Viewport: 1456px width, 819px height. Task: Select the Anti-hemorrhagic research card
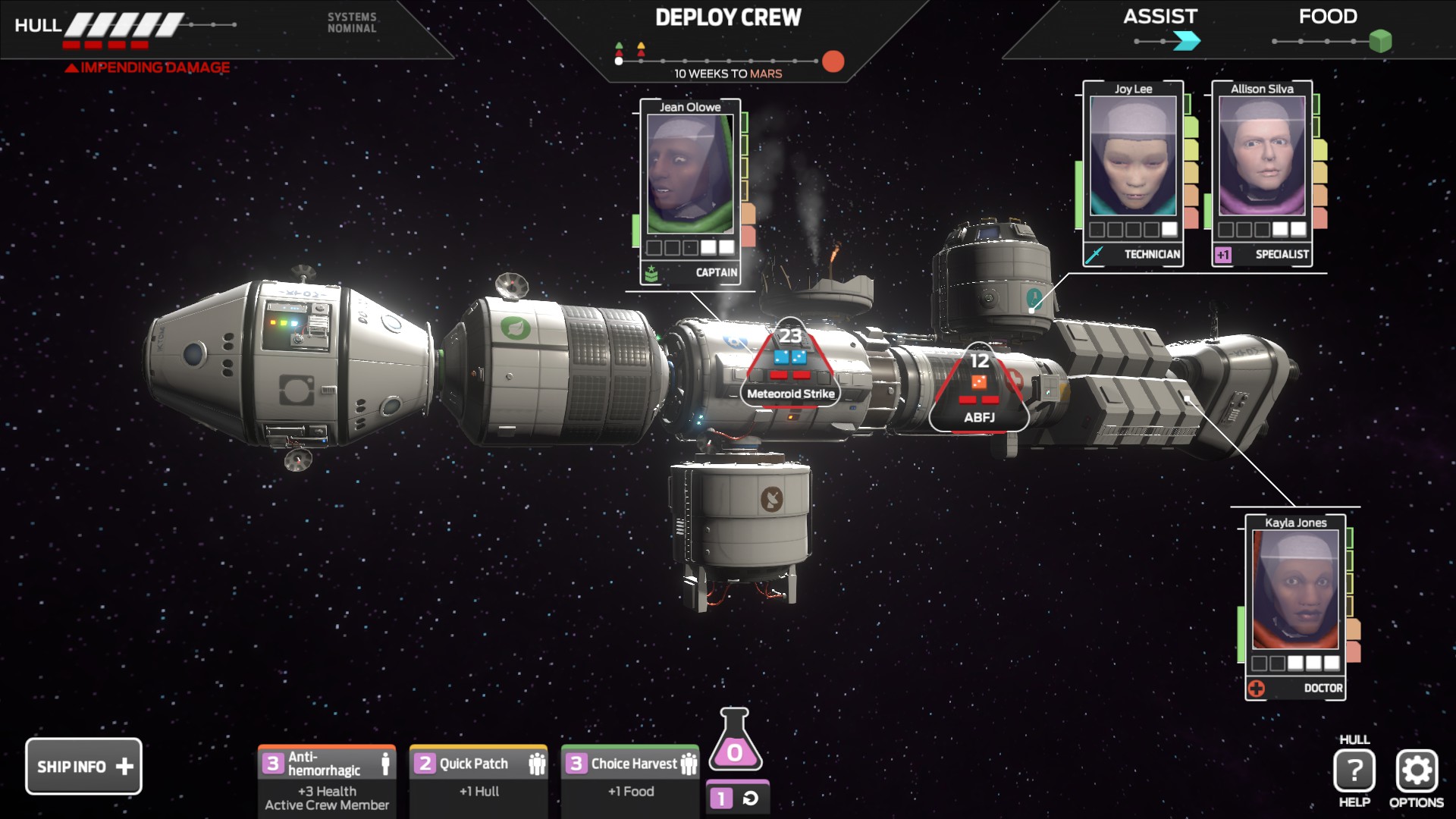pos(327,780)
